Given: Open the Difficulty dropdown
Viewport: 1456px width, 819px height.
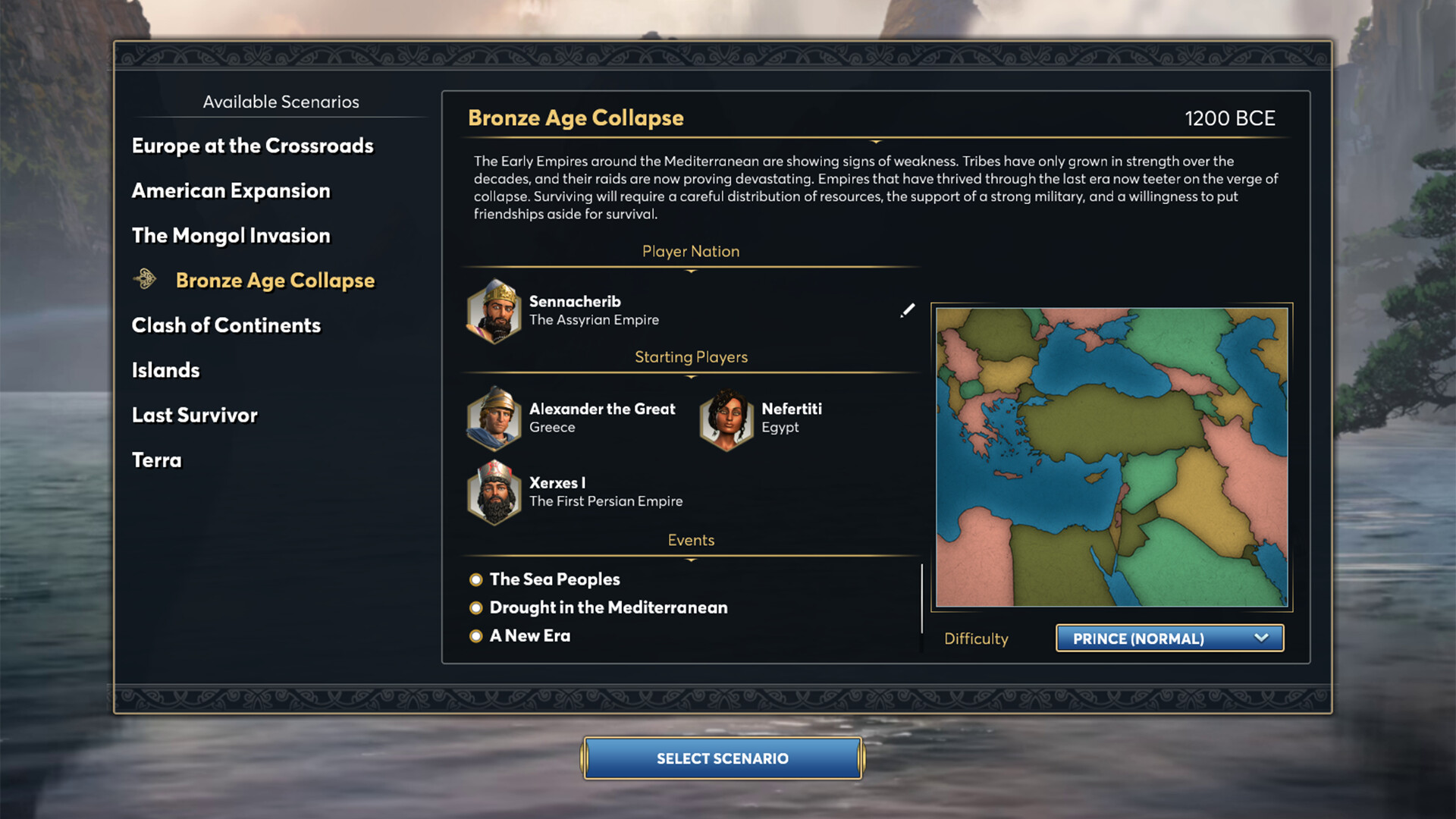Looking at the screenshot, I should (x=1169, y=639).
